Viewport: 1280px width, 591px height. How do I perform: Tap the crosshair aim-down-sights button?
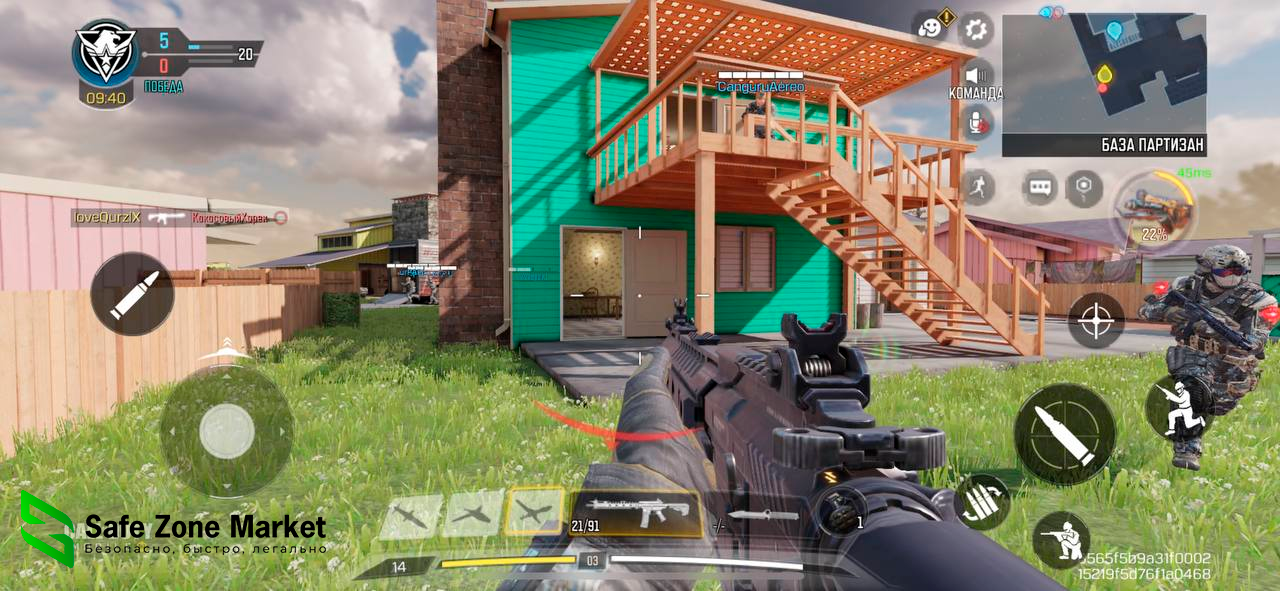[1096, 320]
